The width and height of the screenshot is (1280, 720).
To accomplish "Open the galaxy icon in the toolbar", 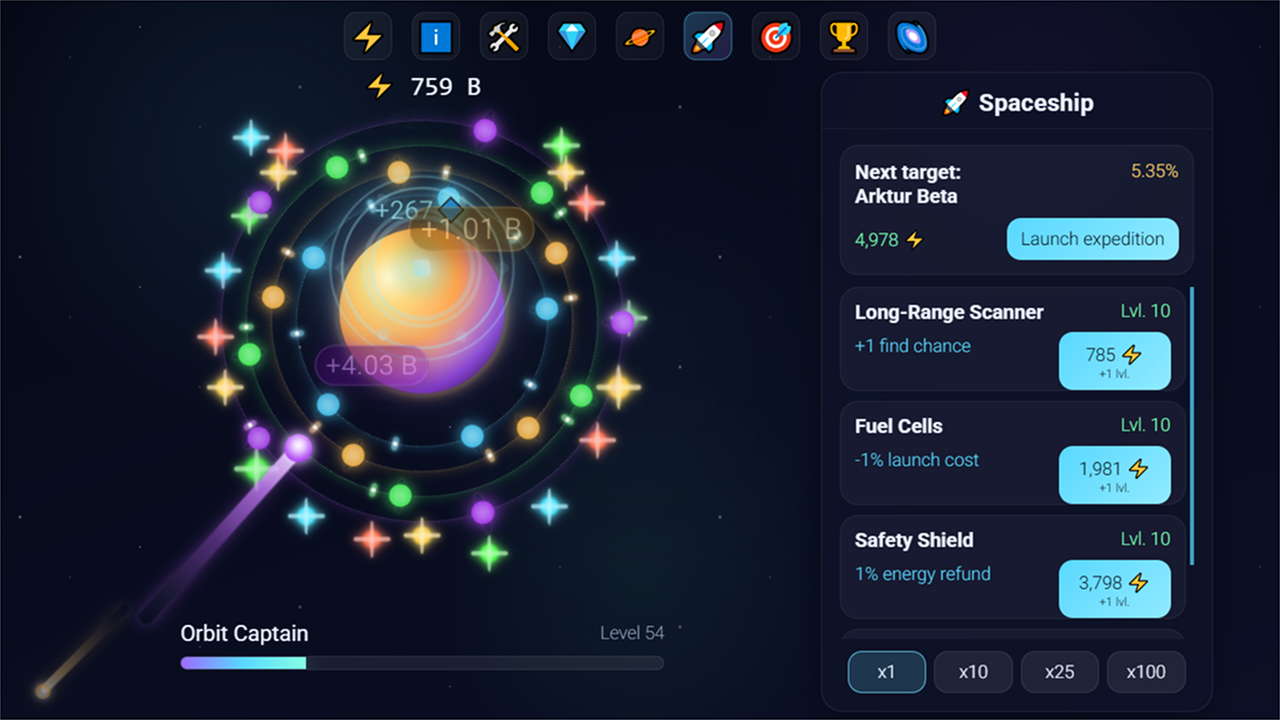I will click(911, 35).
